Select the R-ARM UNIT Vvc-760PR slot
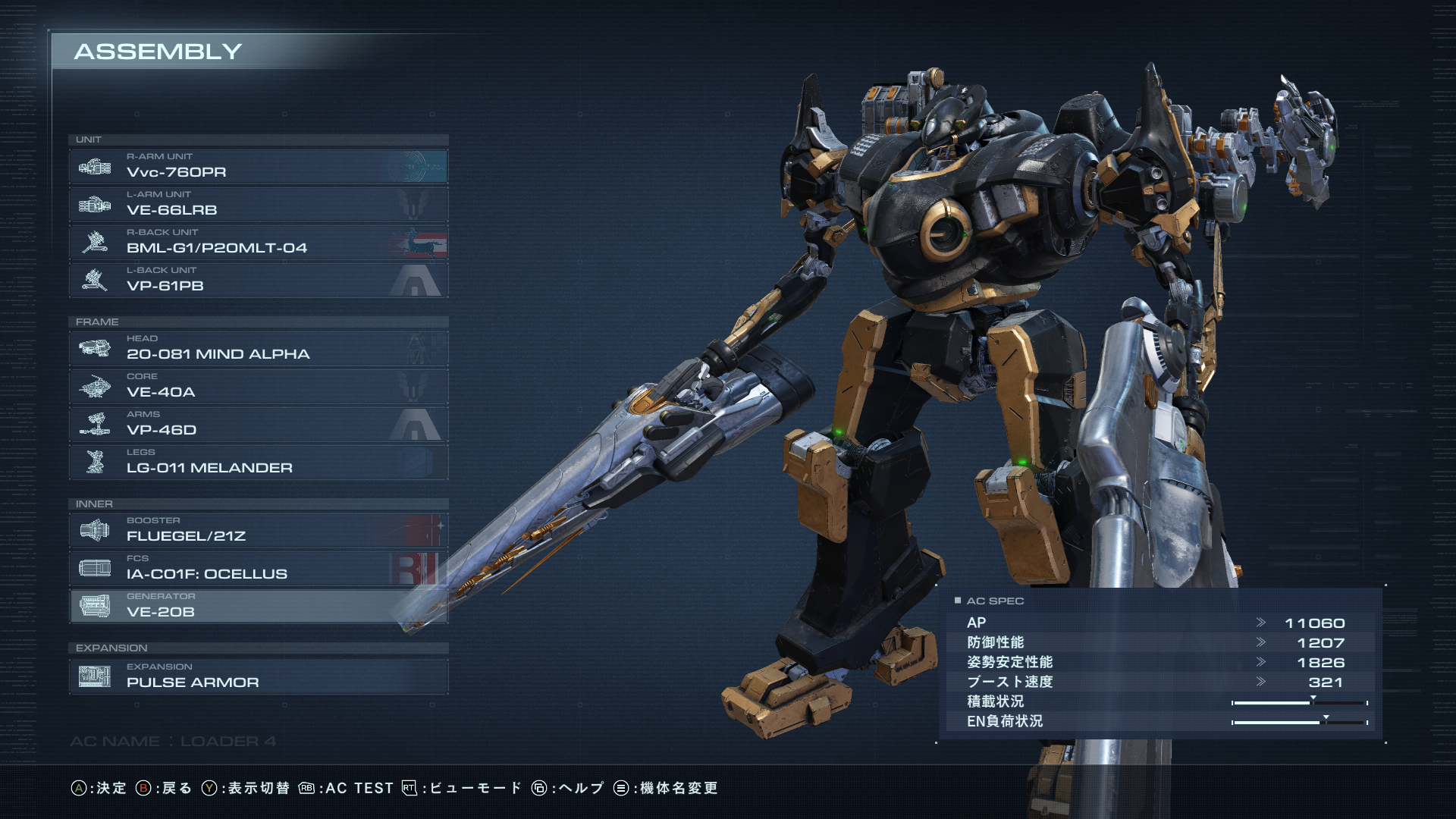This screenshot has height=819, width=1456. [x=258, y=166]
